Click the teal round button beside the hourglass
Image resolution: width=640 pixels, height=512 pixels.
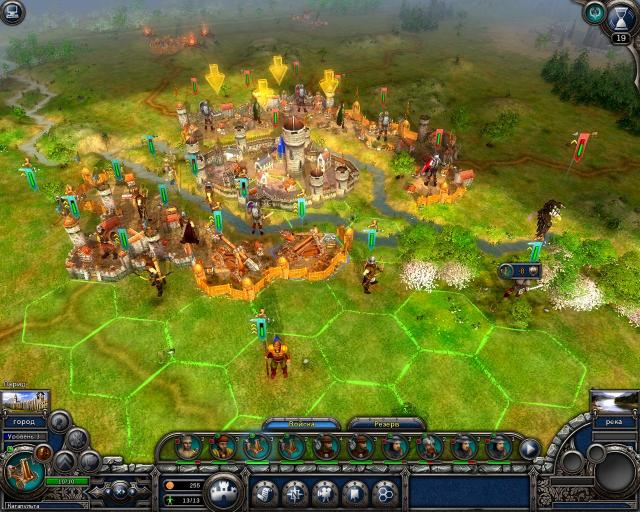(x=595, y=13)
